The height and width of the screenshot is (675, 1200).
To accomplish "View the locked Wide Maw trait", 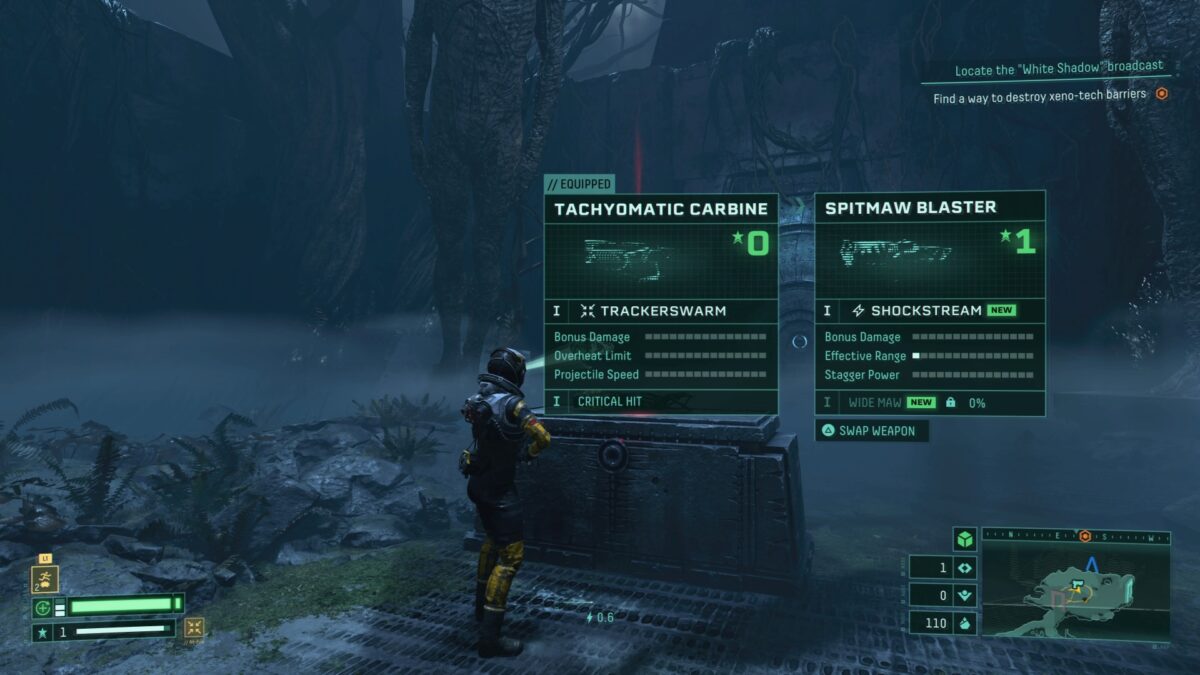I will pyautogui.click(x=930, y=402).
